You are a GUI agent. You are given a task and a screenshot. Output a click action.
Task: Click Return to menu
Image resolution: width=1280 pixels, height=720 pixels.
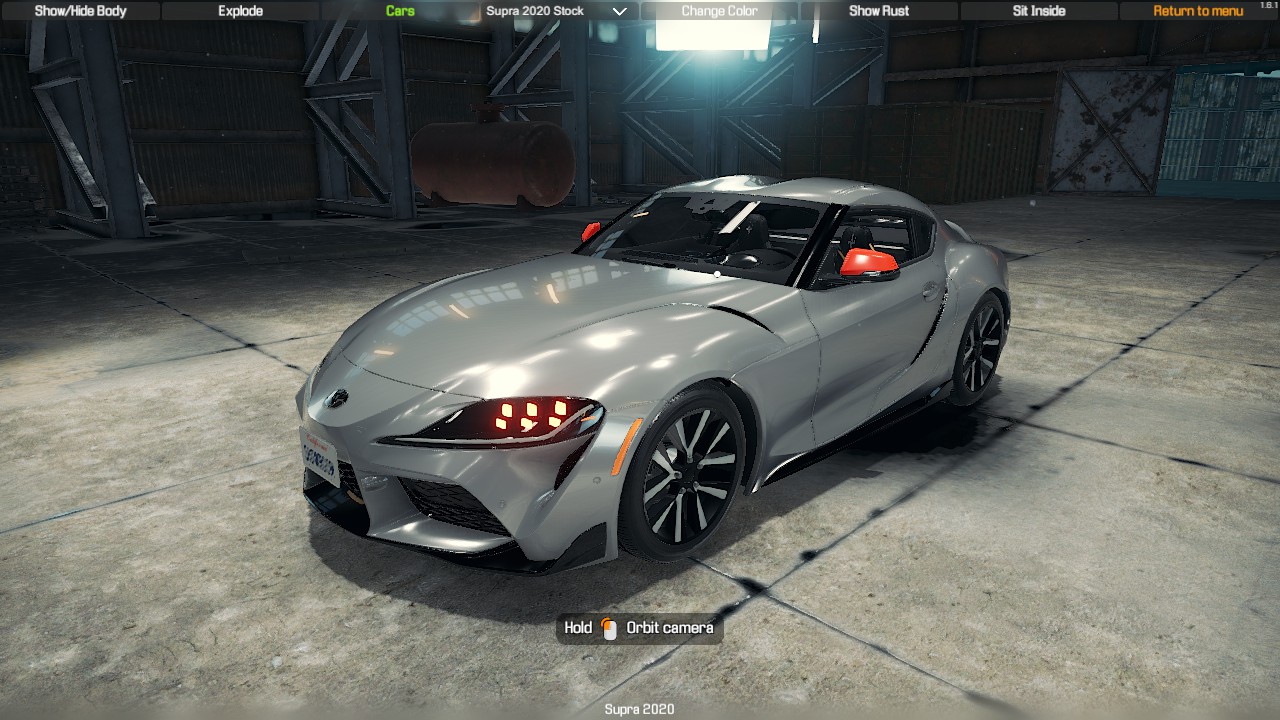[x=1197, y=11]
